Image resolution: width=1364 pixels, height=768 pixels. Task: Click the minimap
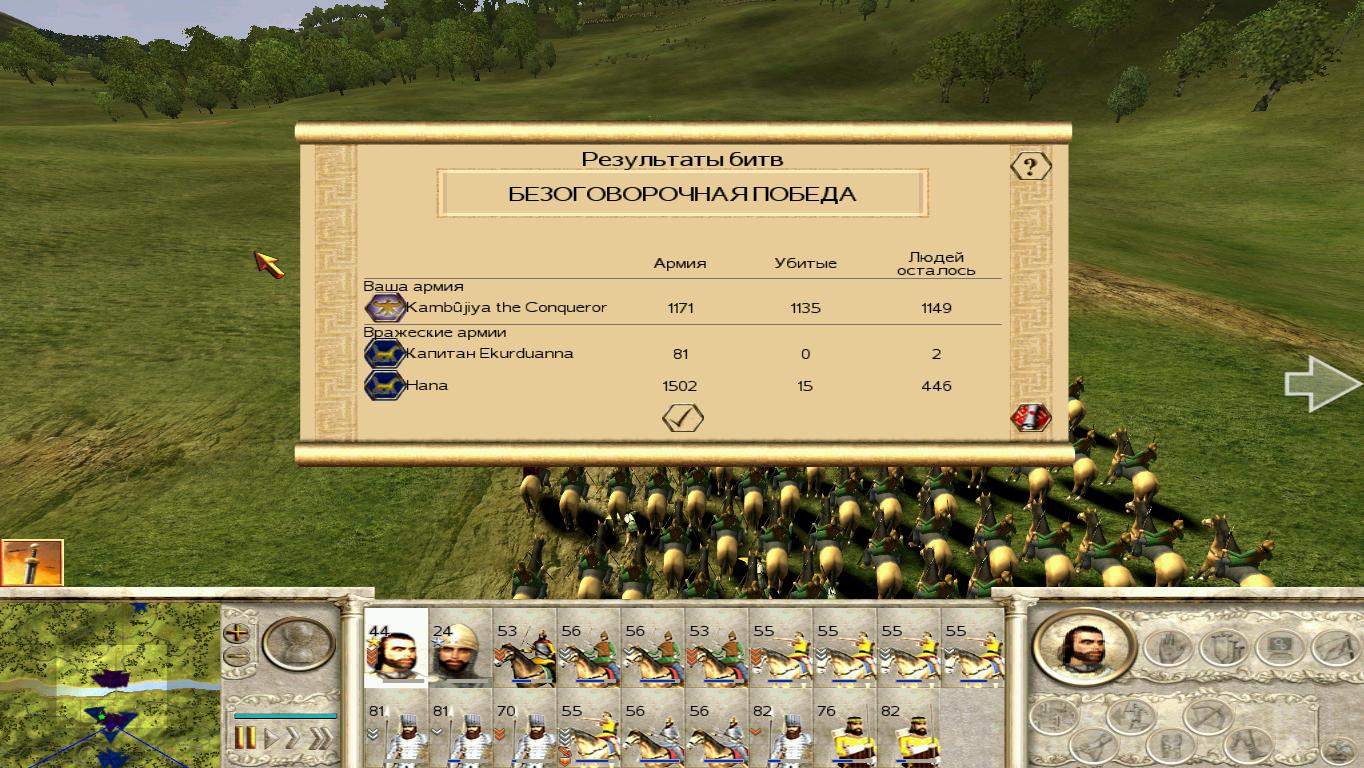click(109, 685)
